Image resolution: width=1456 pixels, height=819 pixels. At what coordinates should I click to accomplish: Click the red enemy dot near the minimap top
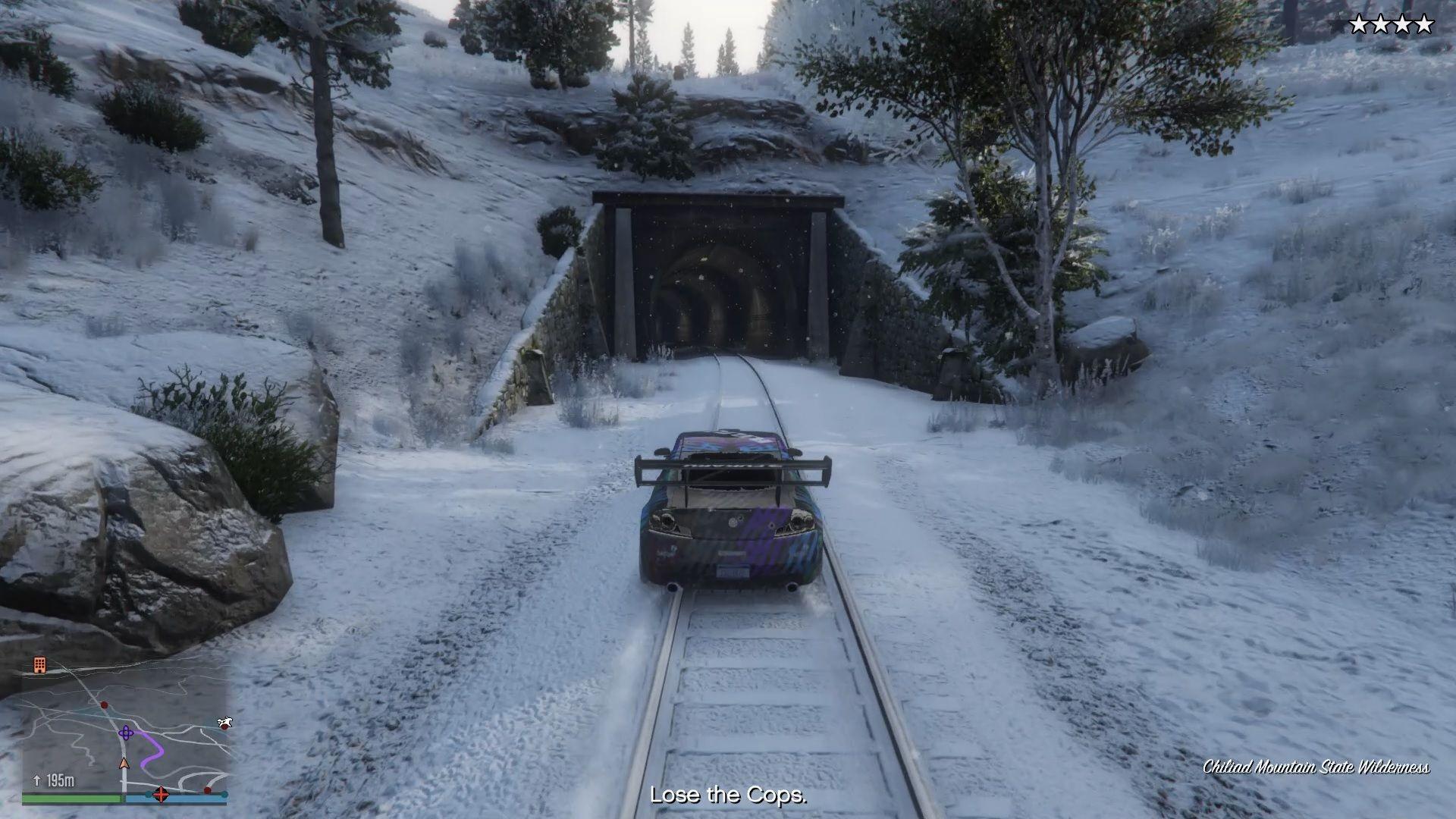pyautogui.click(x=104, y=704)
